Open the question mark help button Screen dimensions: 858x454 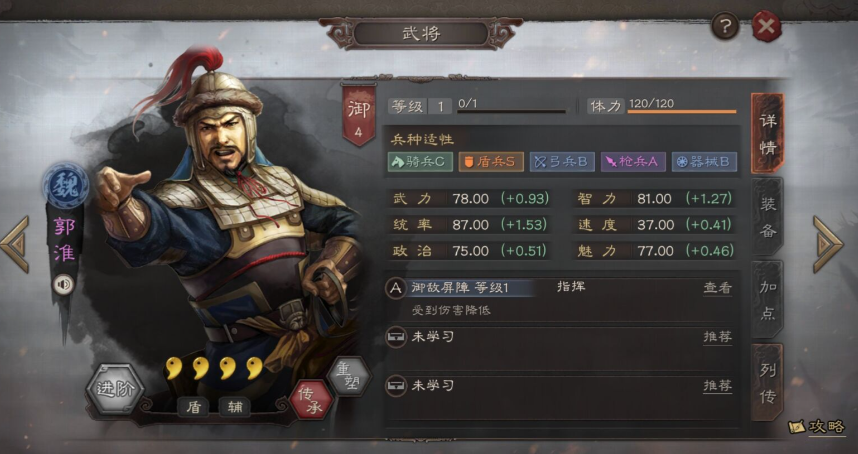(725, 27)
